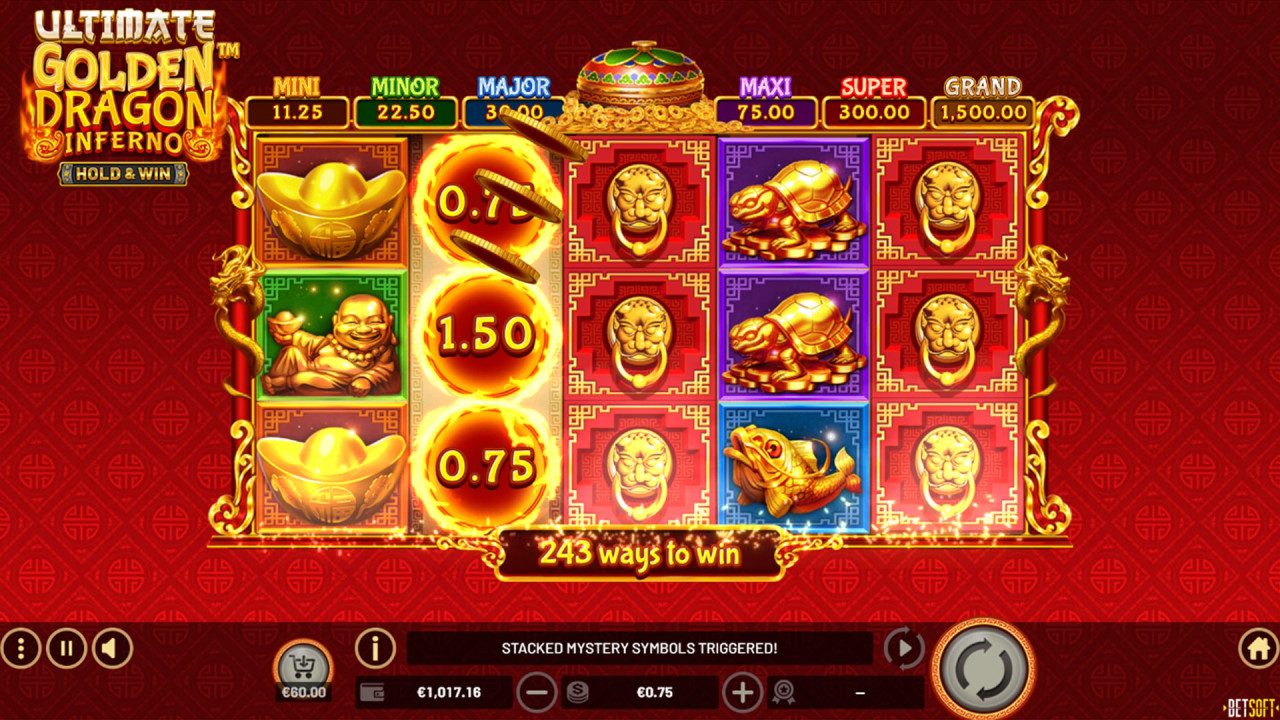Click the STACKED MYSTERY SYMBOLS message bar
The height and width of the screenshot is (720, 1280).
click(640, 647)
